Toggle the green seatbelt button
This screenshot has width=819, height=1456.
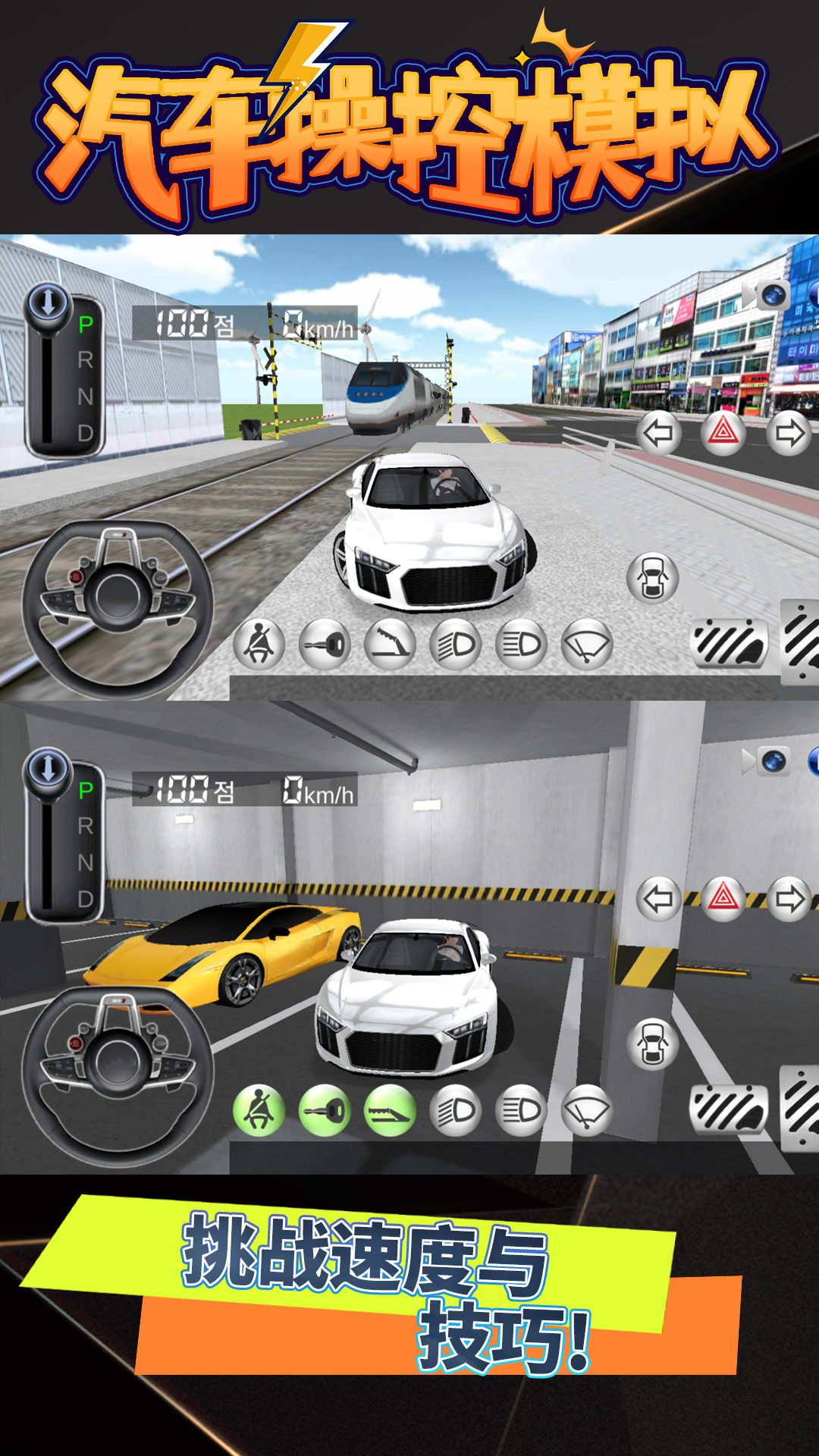click(x=259, y=1111)
